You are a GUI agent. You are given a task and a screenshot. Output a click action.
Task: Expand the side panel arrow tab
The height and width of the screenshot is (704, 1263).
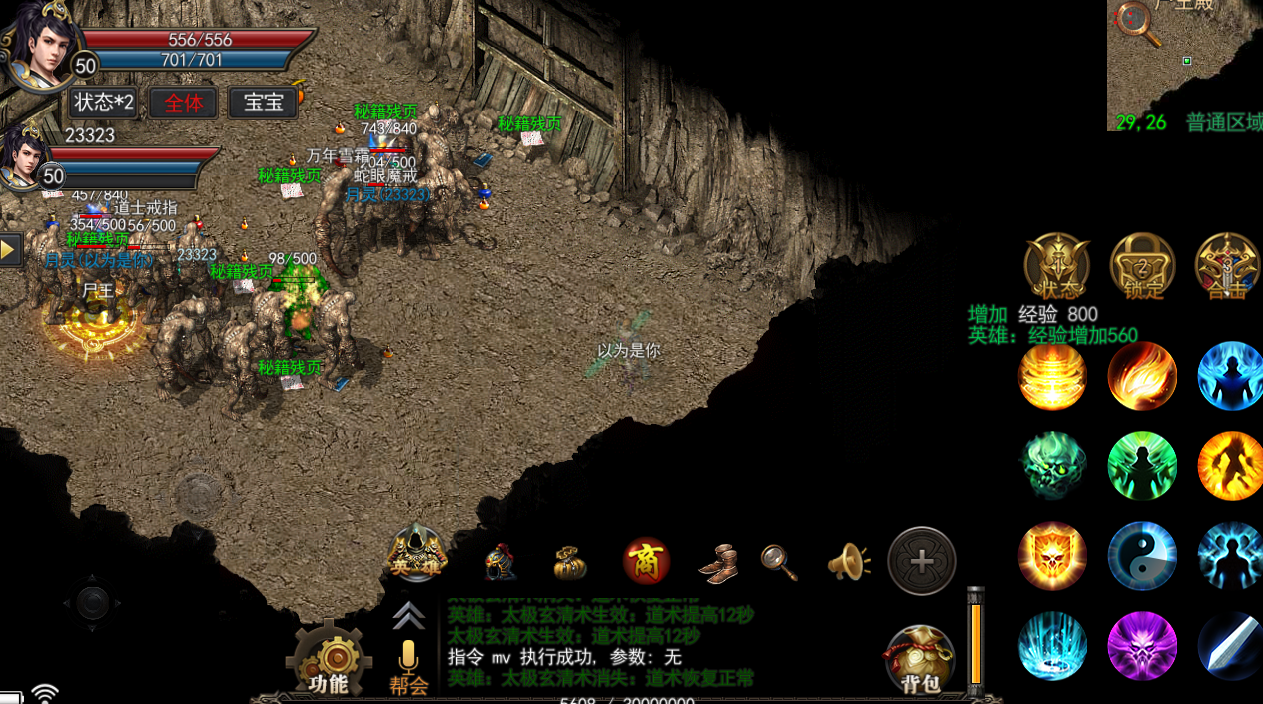click(x=10, y=249)
